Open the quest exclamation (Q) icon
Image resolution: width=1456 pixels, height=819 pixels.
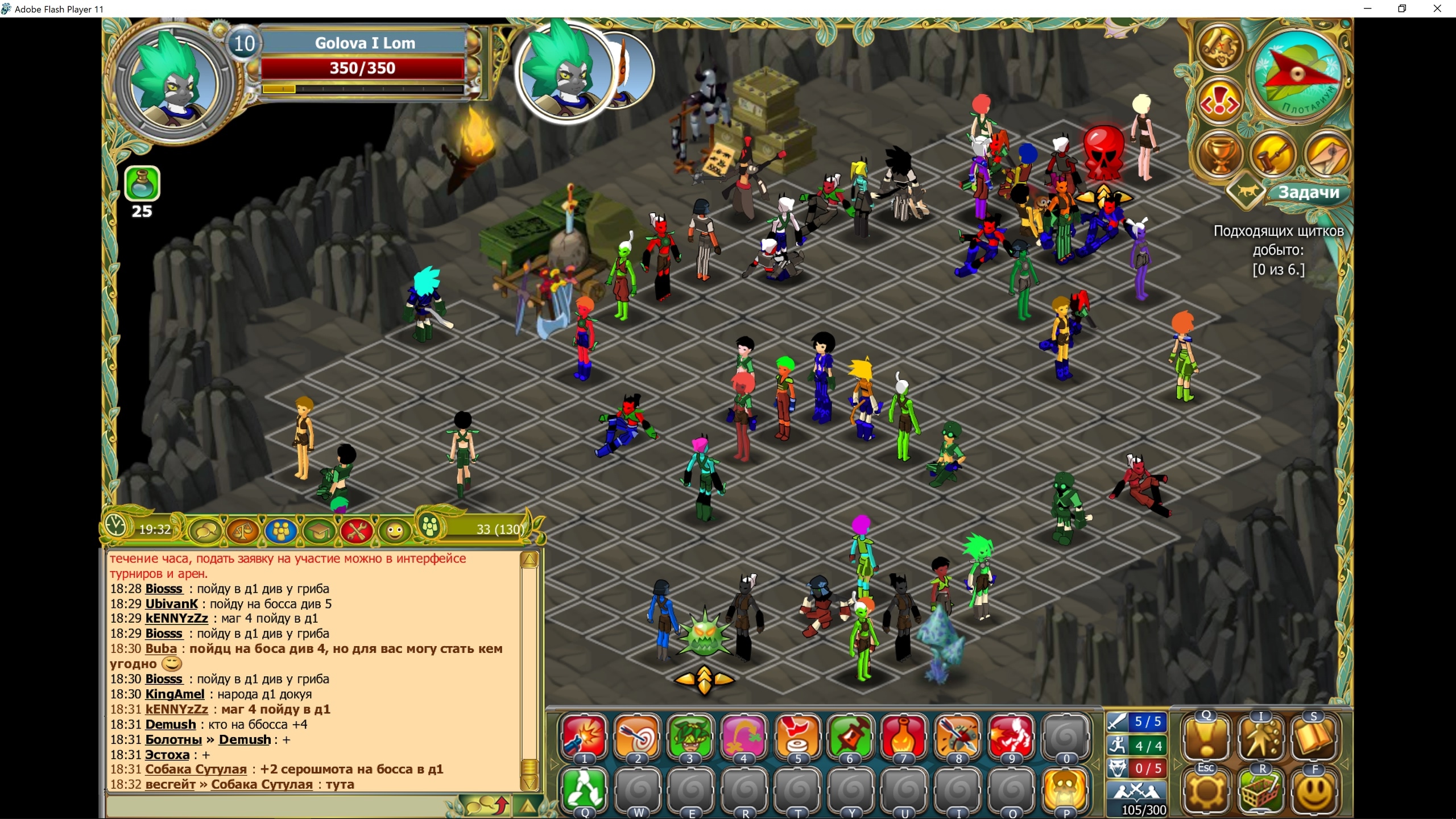pyautogui.click(x=1205, y=739)
